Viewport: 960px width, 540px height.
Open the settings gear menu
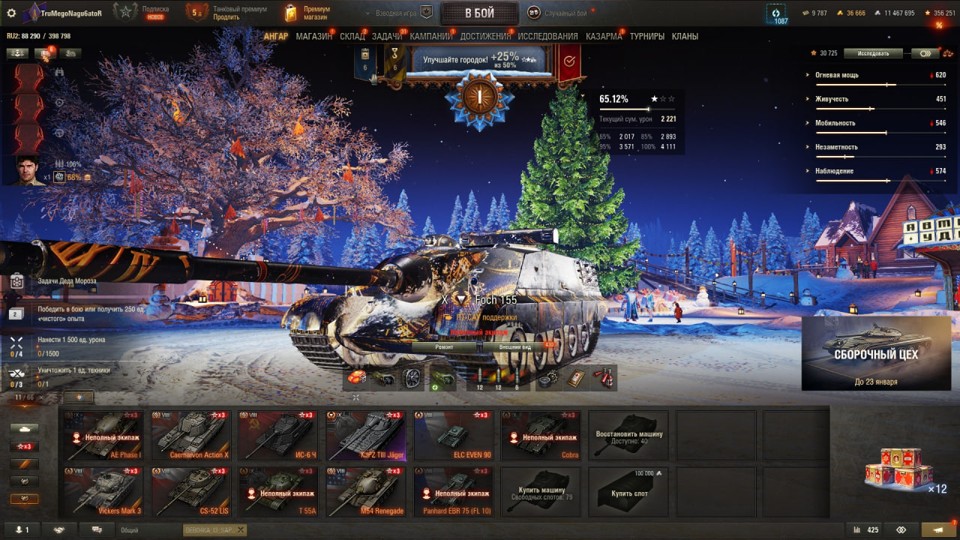tap(12, 13)
